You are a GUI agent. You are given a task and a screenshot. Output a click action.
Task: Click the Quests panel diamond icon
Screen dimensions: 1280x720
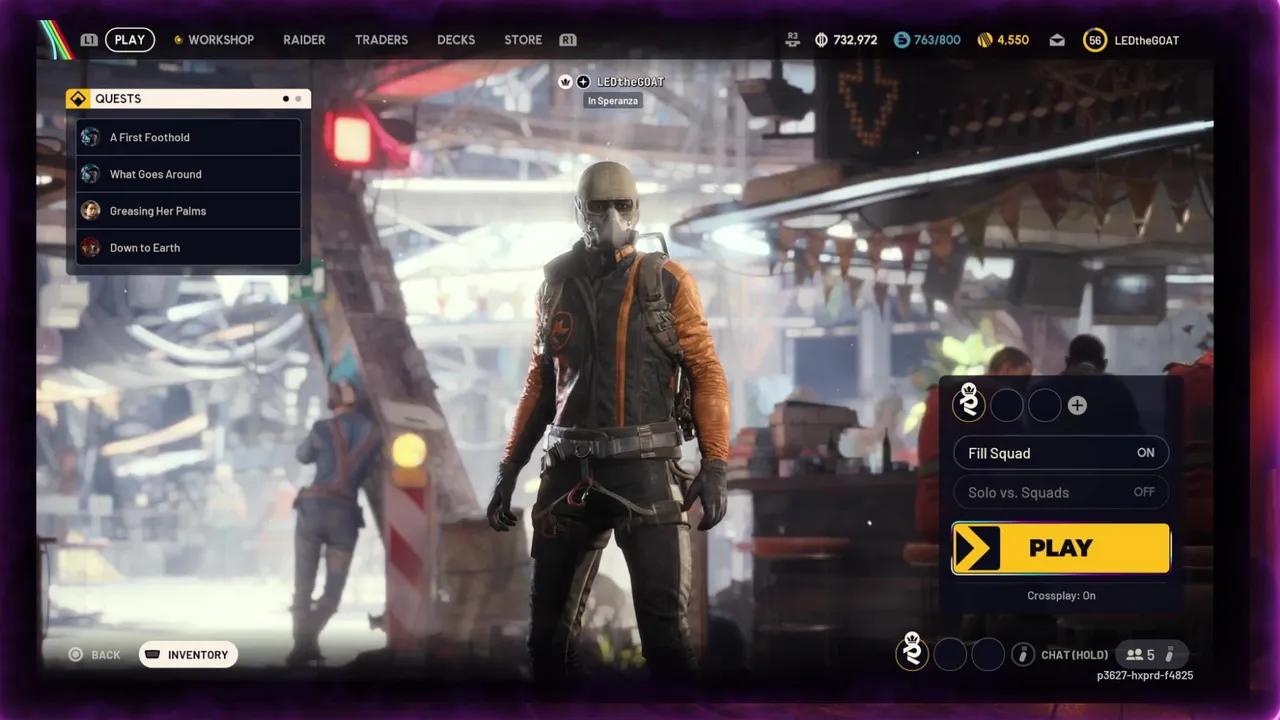tap(78, 98)
